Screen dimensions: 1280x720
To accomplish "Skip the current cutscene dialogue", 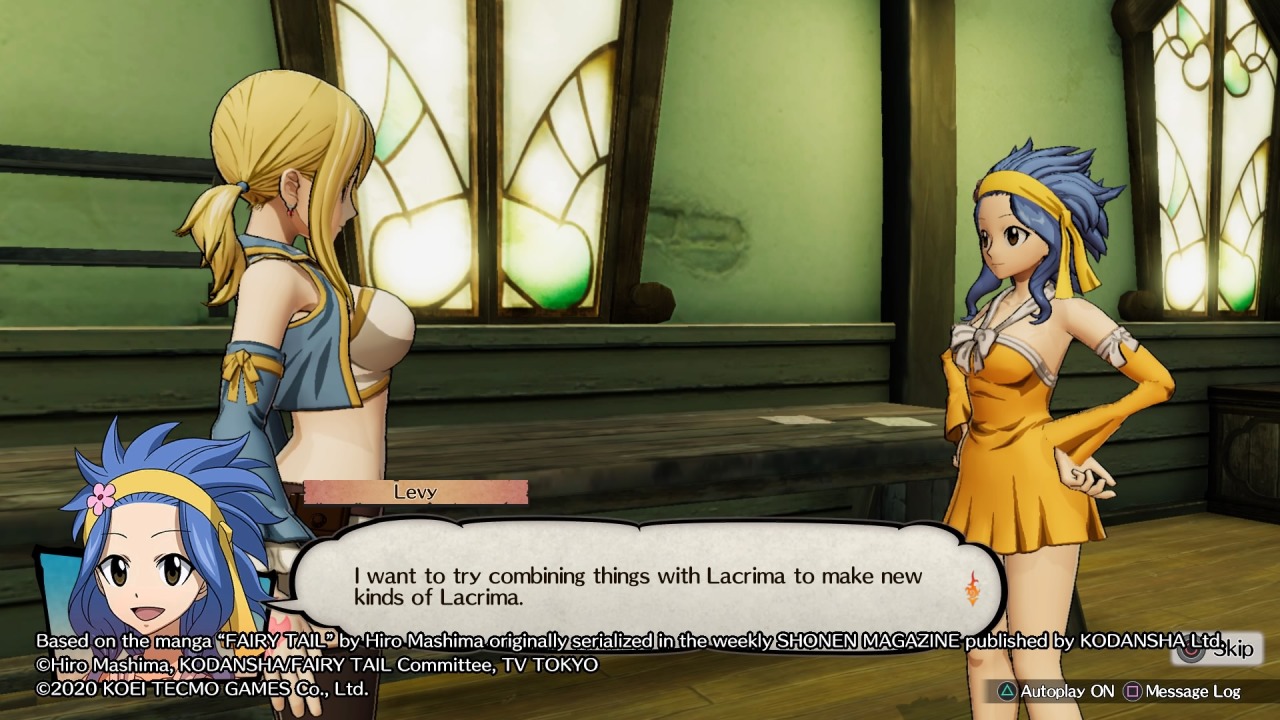I will 1218,650.
